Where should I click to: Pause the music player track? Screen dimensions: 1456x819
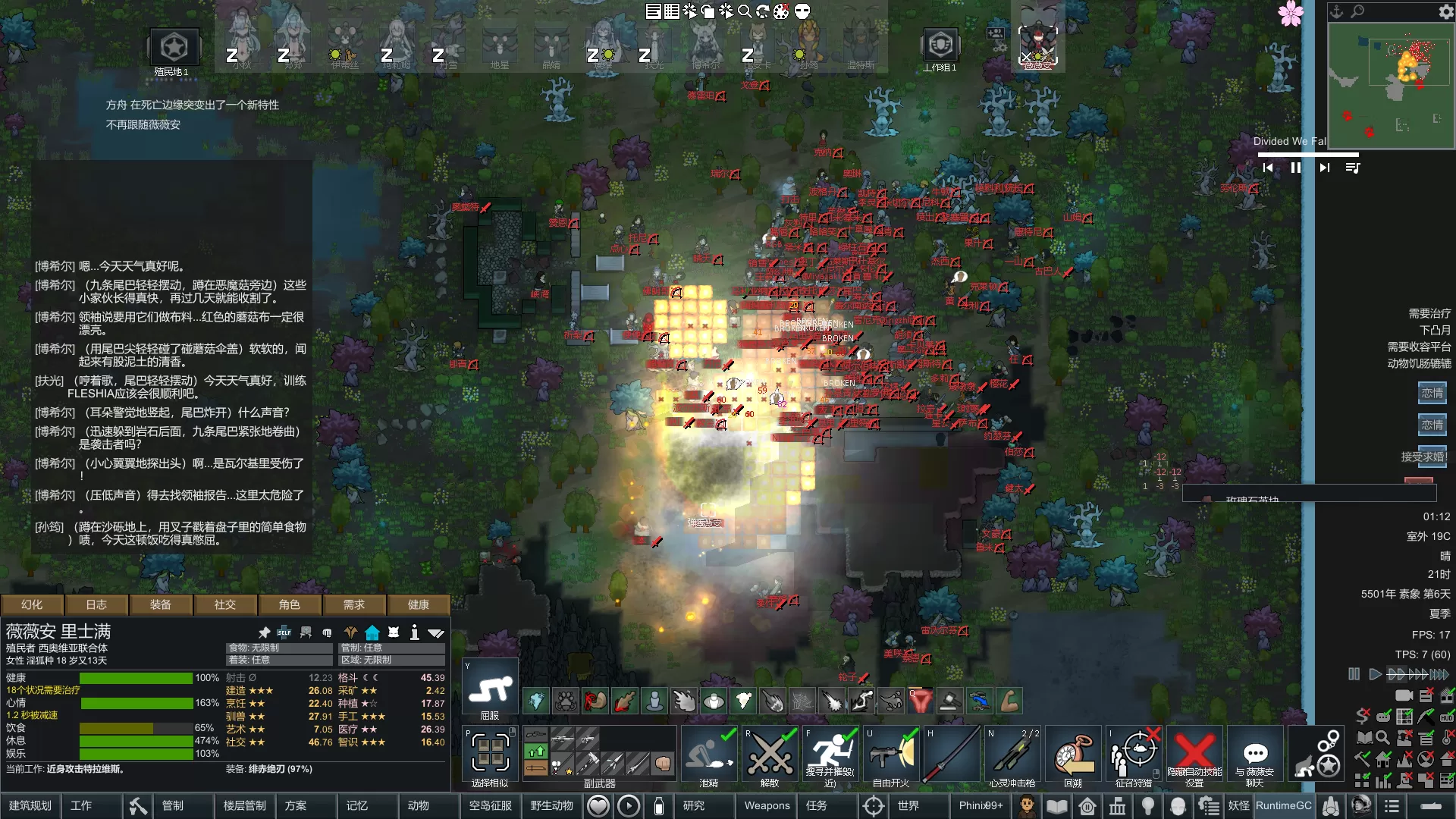(1296, 168)
